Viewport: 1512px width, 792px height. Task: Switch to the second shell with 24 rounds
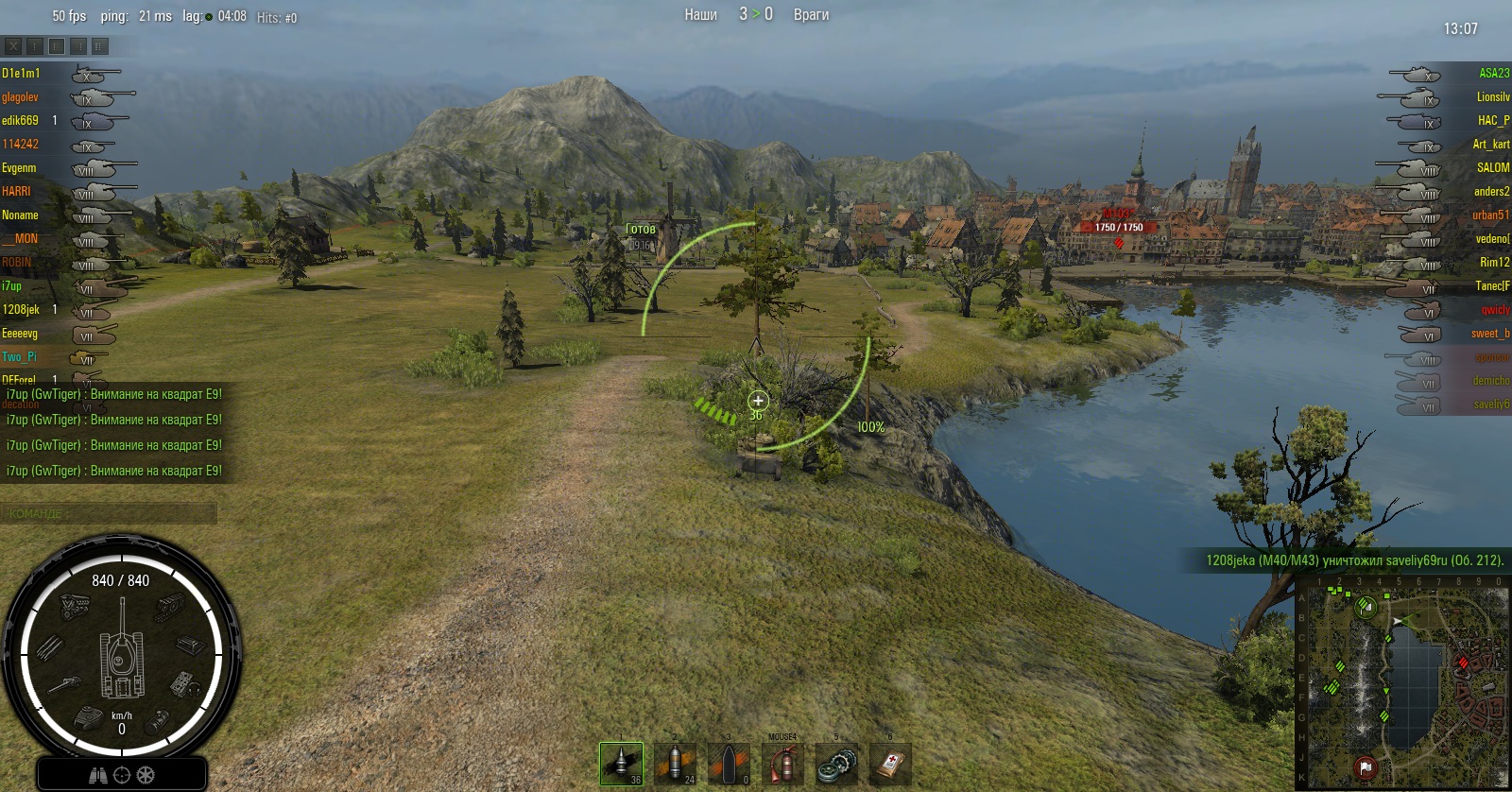675,763
